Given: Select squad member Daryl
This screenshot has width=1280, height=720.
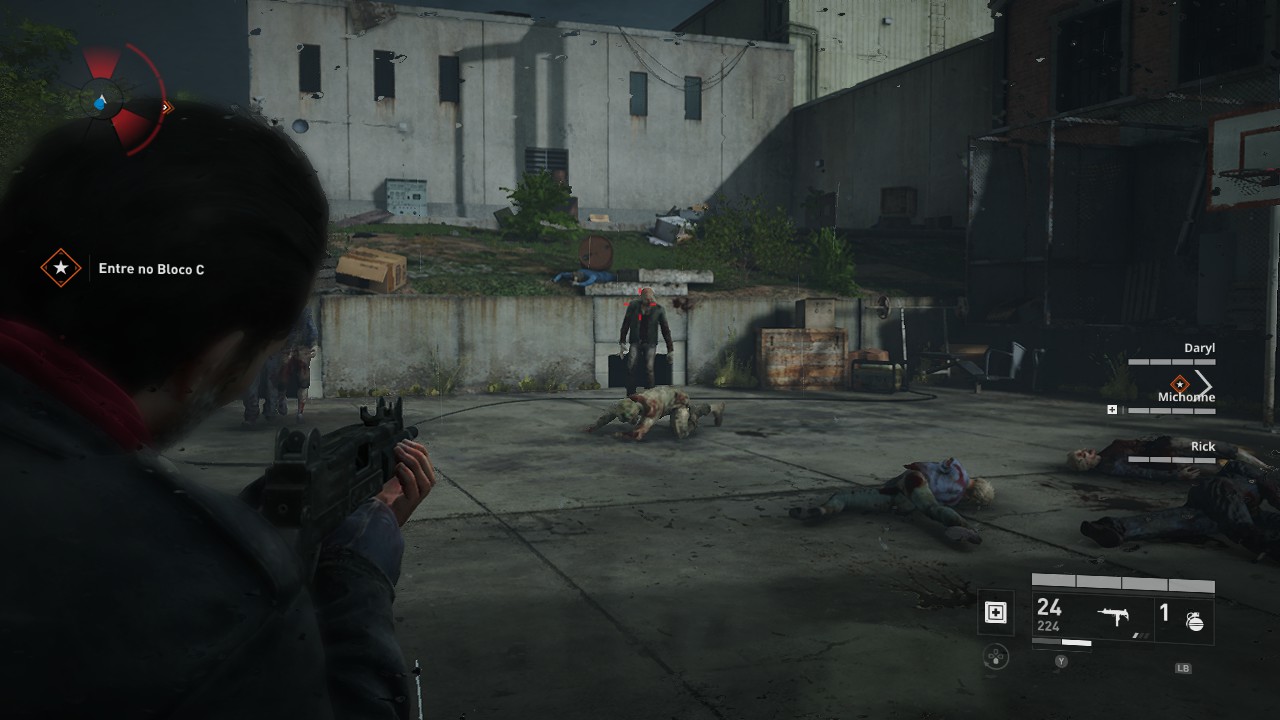Looking at the screenshot, I should tap(1198, 348).
